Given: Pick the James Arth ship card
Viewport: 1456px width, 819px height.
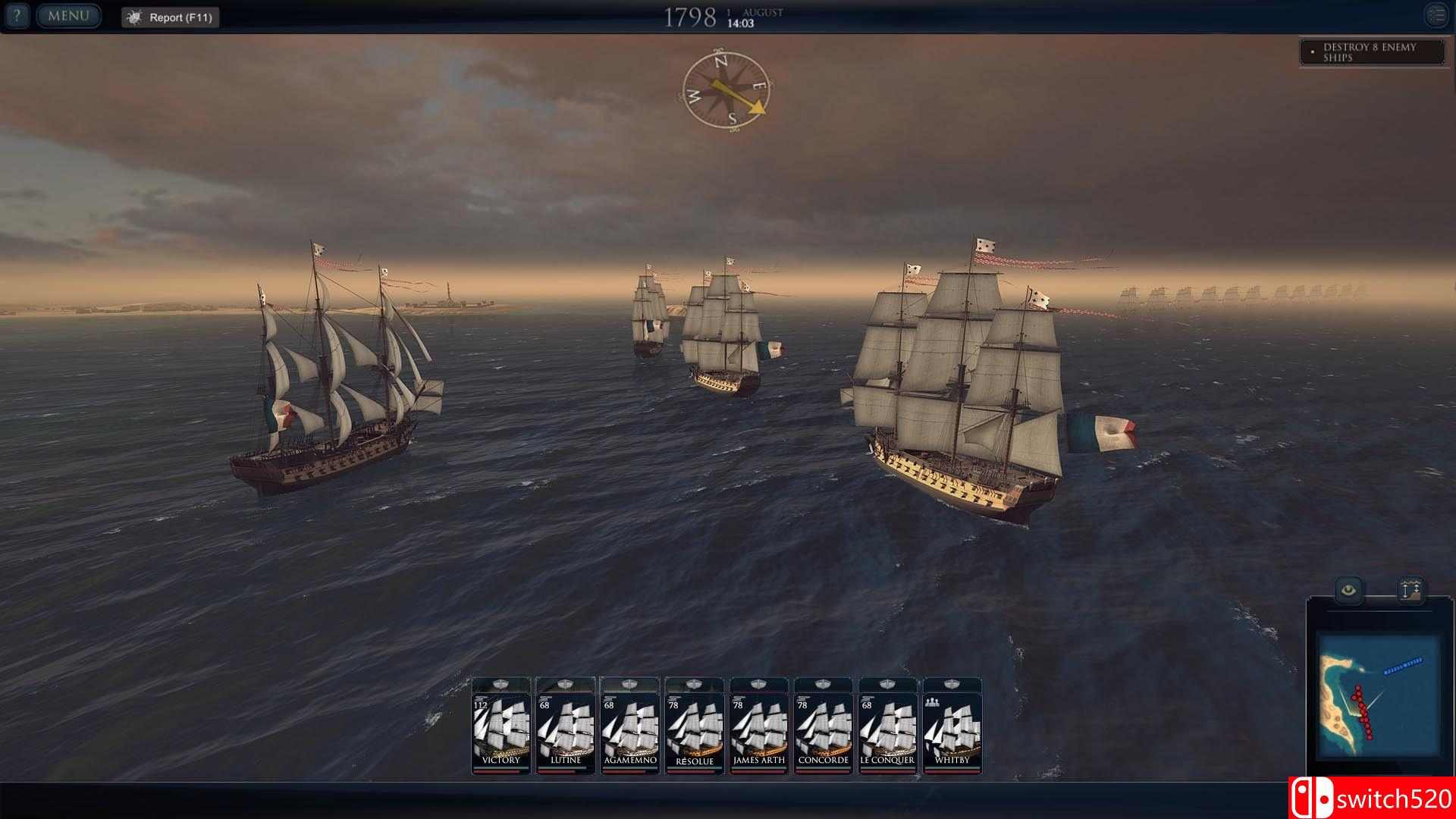Looking at the screenshot, I should 759,726.
